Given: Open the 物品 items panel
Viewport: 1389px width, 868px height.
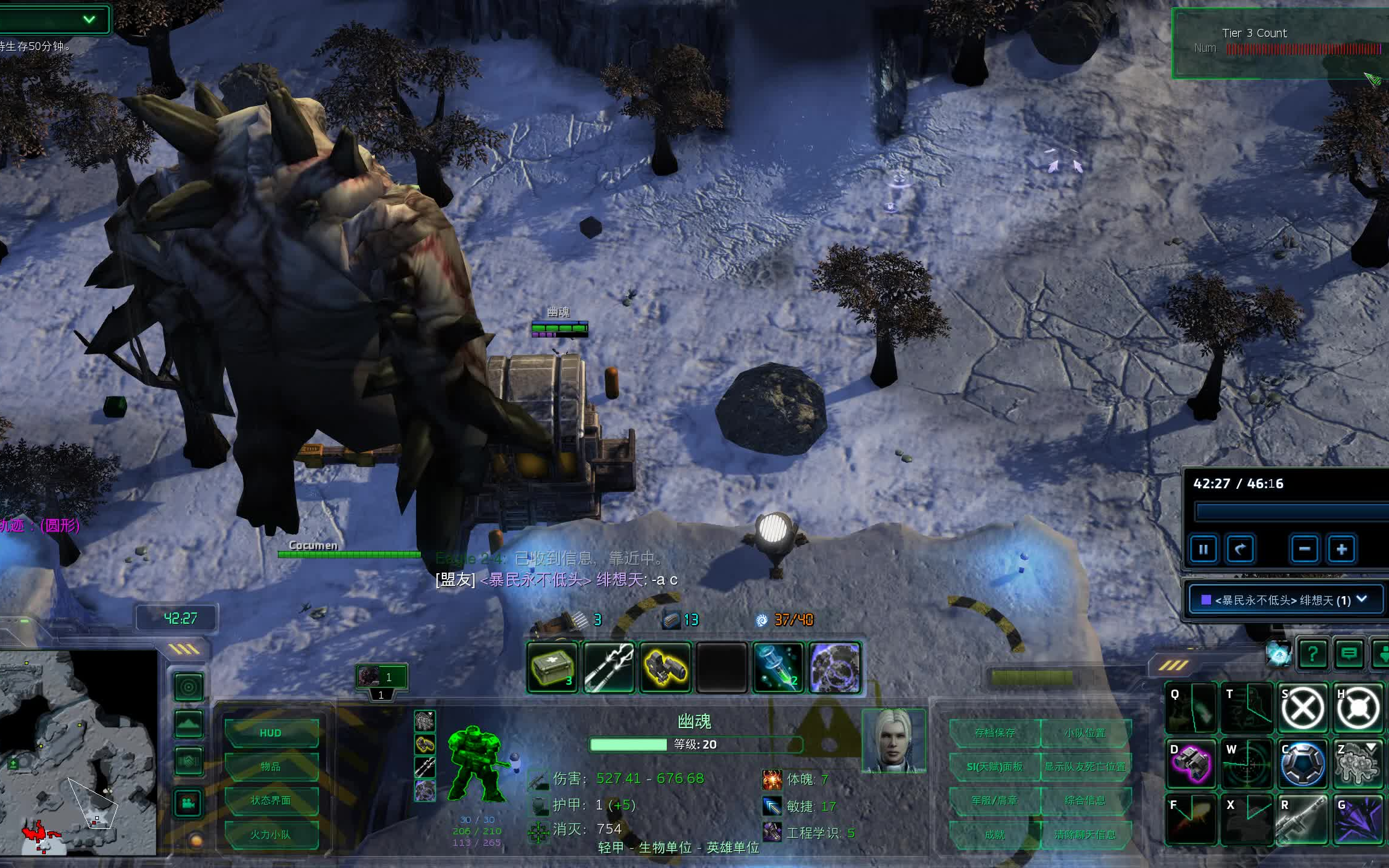Looking at the screenshot, I should point(271,767).
